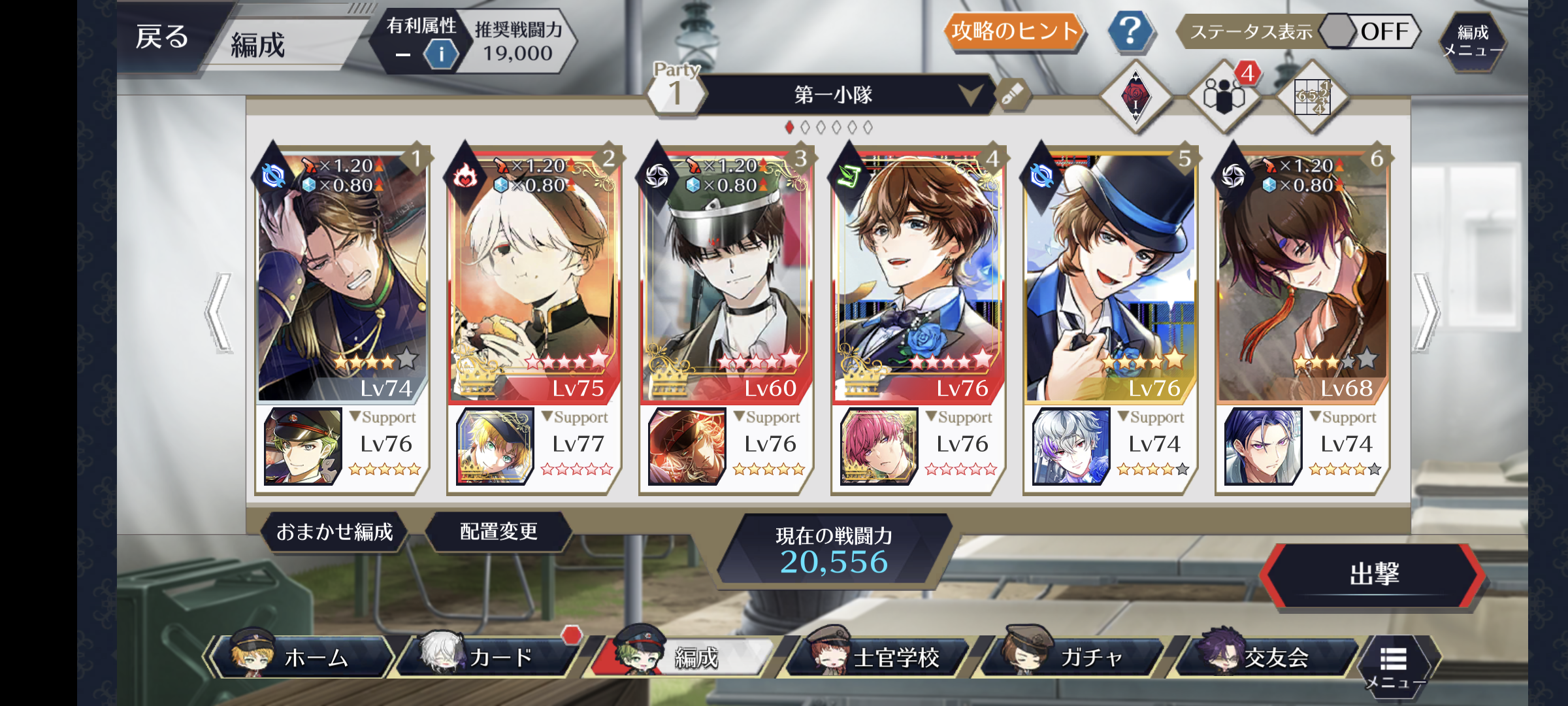The image size is (1568, 706).
Task: Open 配置変更 to change placement
Action: (498, 531)
